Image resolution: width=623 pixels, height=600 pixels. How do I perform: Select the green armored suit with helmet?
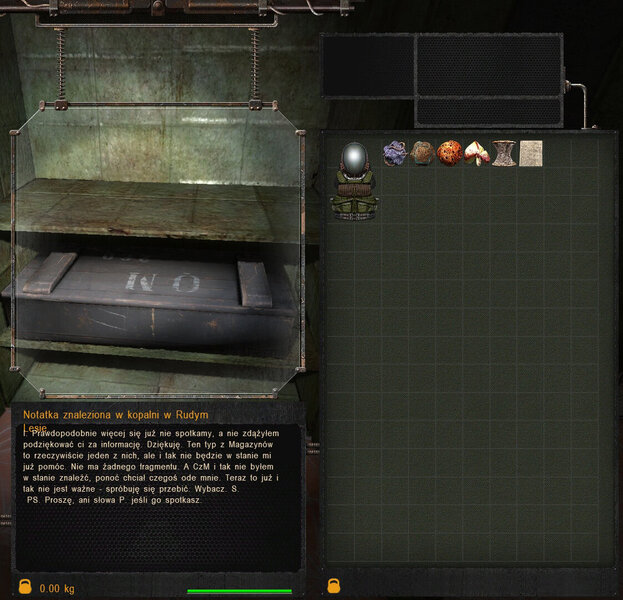pyautogui.click(x=355, y=180)
